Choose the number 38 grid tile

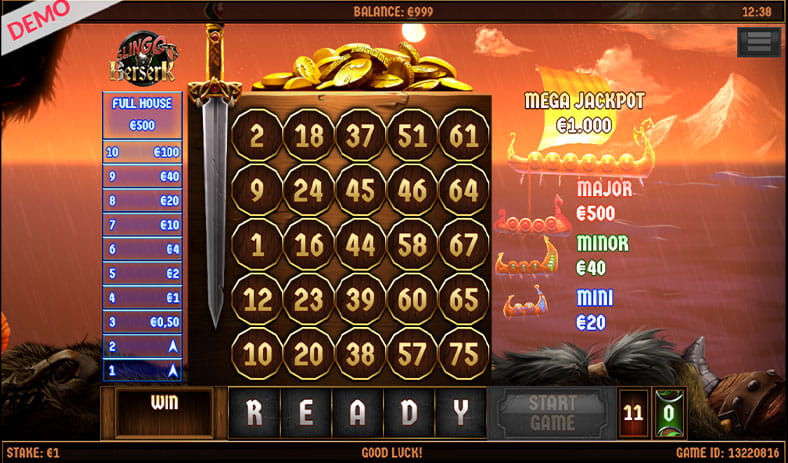[360, 353]
